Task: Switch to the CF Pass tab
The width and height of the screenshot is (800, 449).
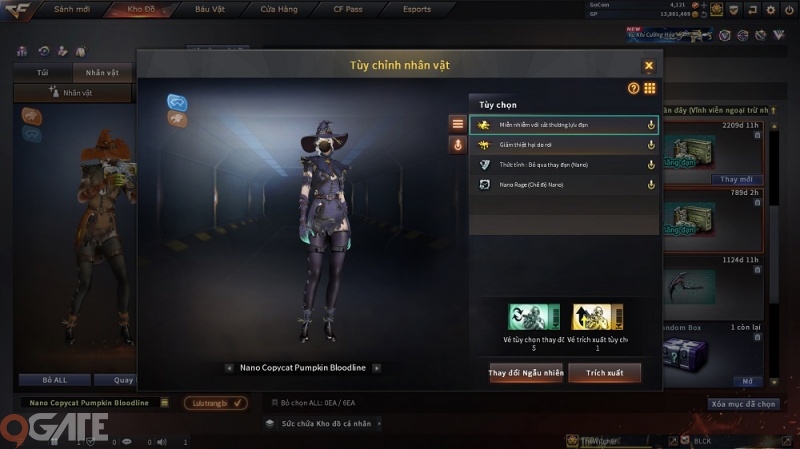Action: pyautogui.click(x=349, y=9)
